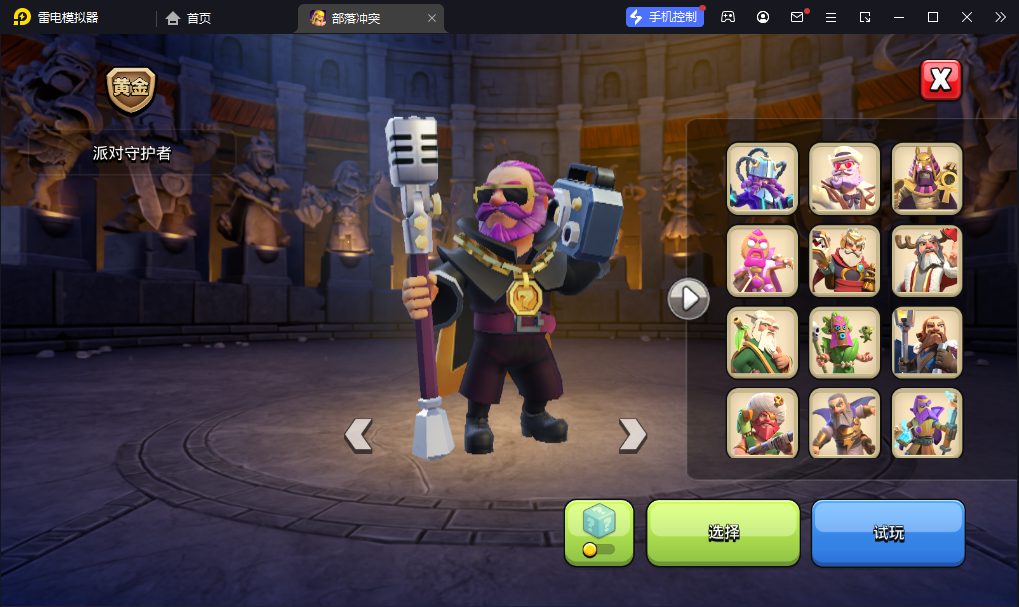This screenshot has width=1019, height=607.
Task: Choose the red-robed warden skin holding a book
Action: (x=844, y=261)
